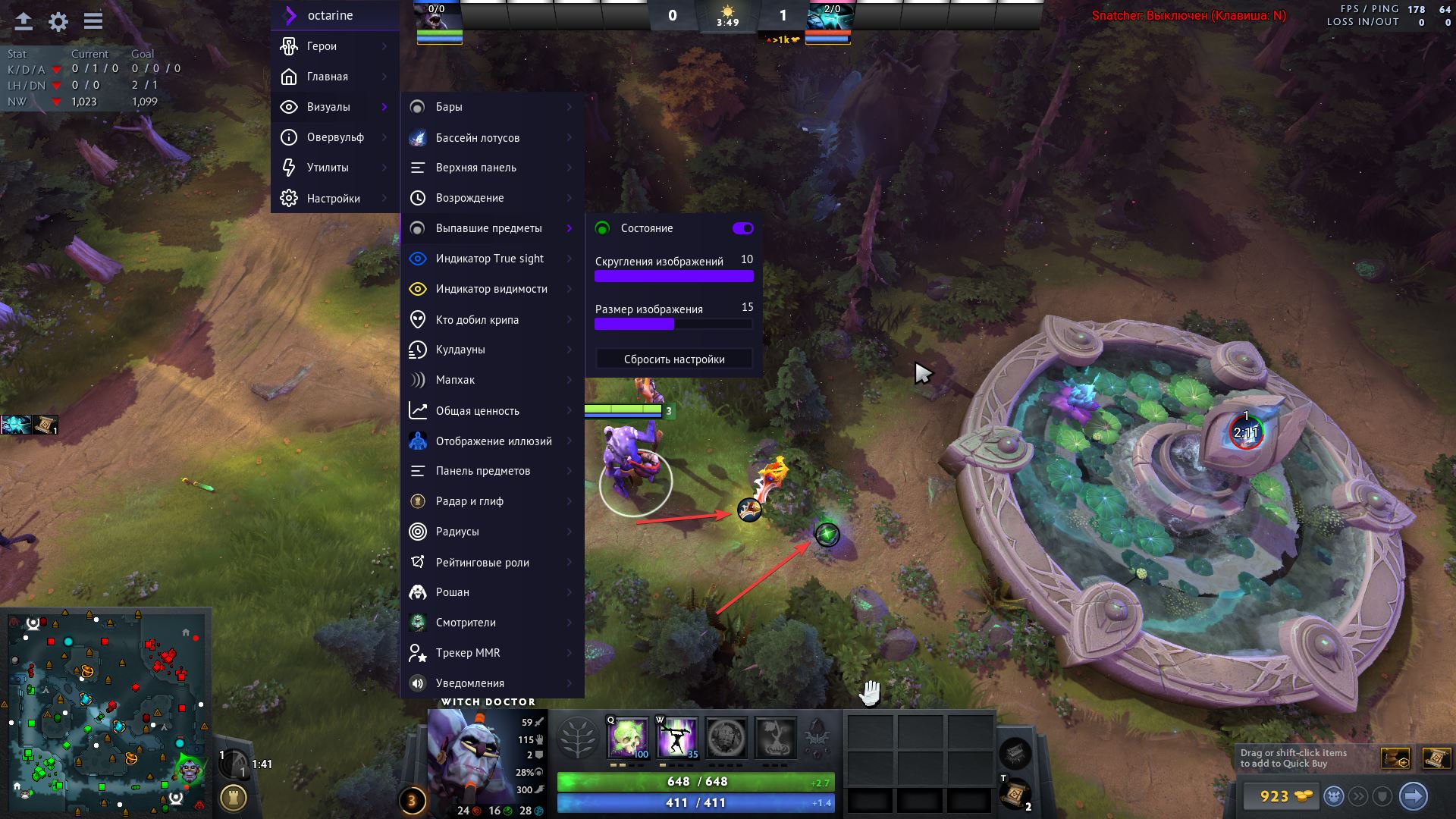
Task: Open the Кулдауны submenu
Action: [491, 350]
